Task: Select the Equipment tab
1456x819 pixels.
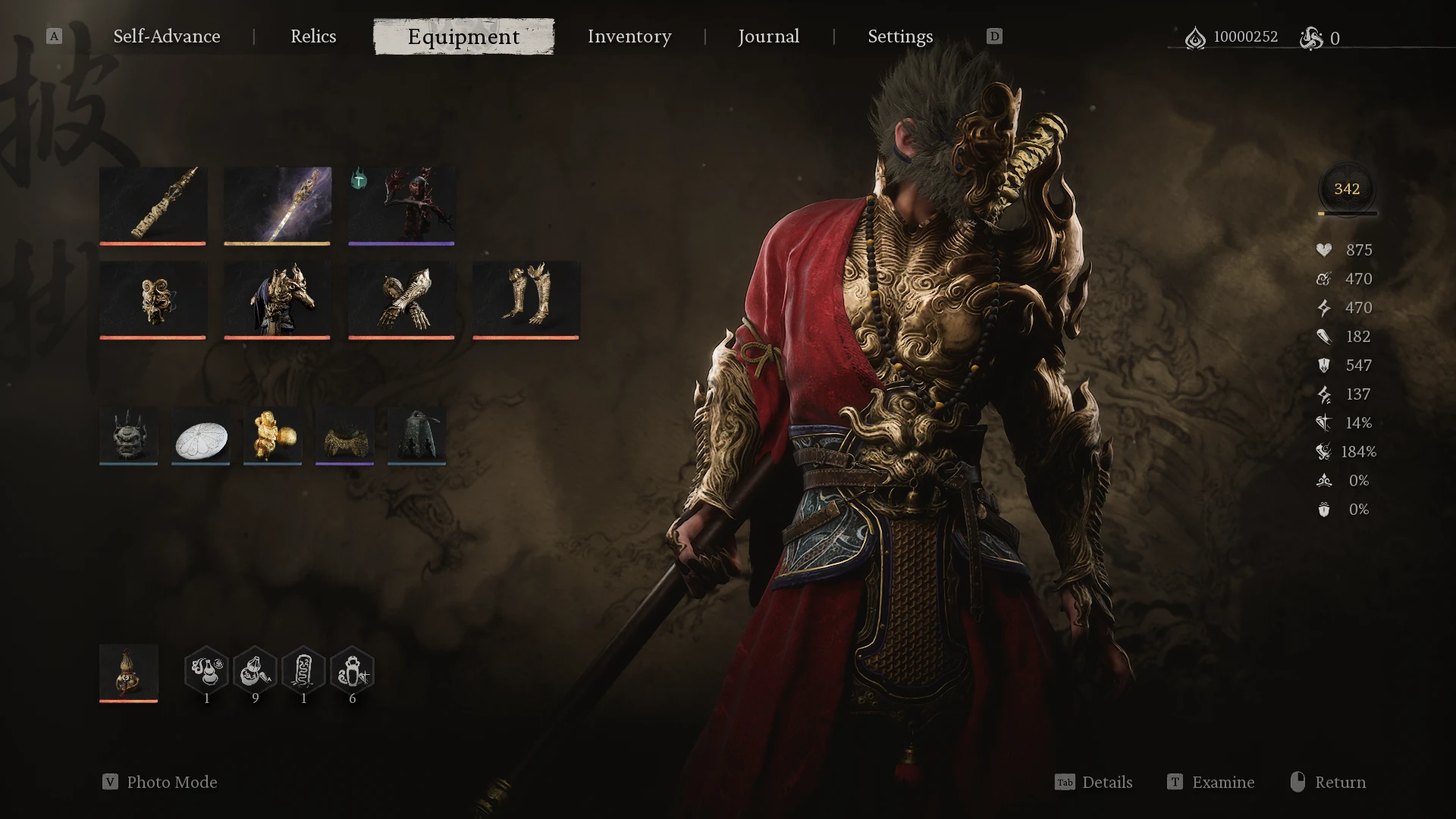Action: click(x=463, y=36)
